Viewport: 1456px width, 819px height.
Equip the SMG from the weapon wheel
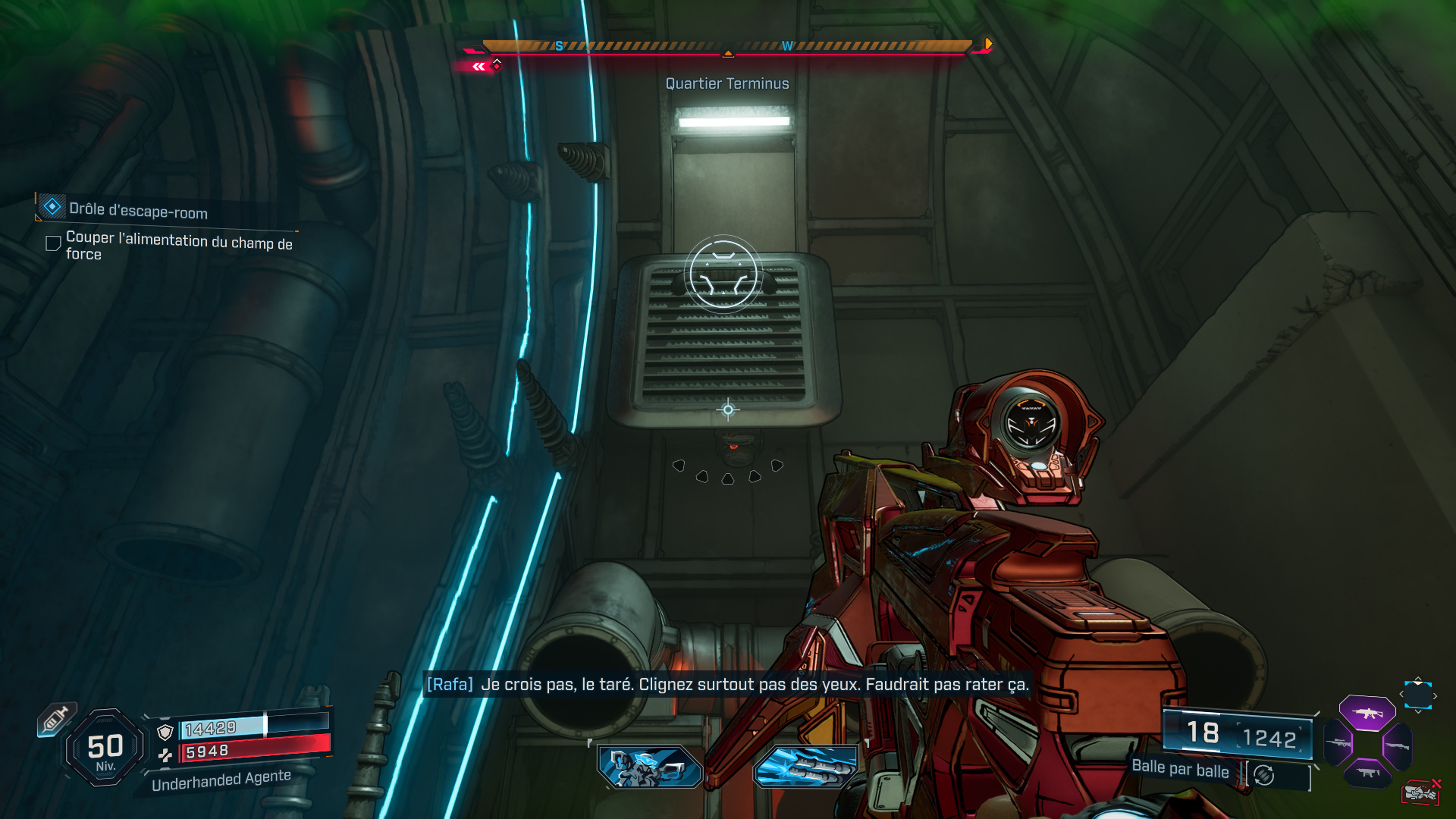point(1367,772)
